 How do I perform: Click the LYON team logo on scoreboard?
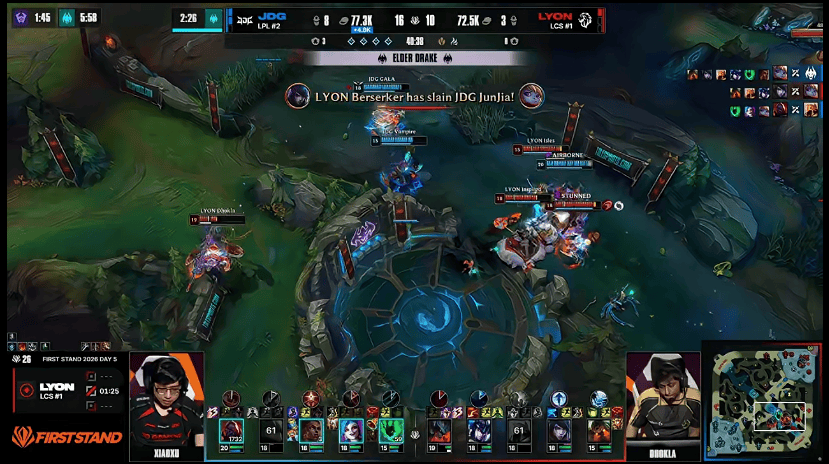[x=585, y=19]
